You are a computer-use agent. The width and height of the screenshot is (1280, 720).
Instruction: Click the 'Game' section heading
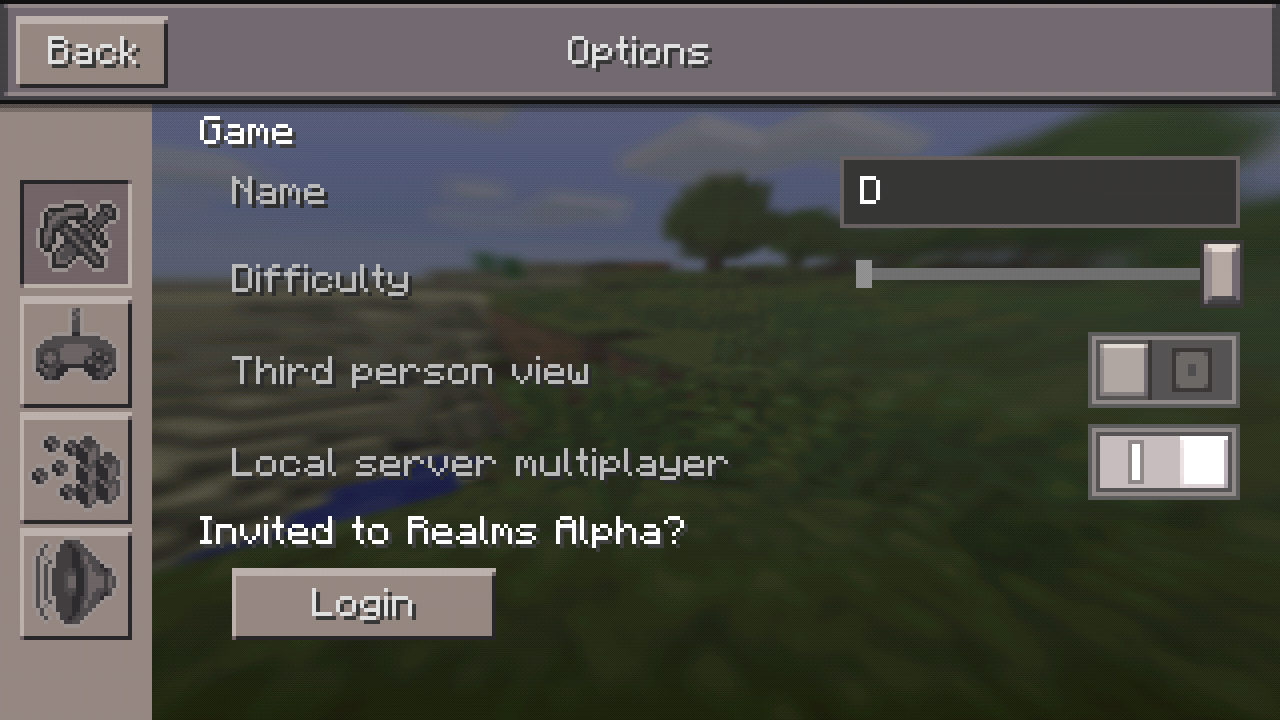tap(246, 131)
